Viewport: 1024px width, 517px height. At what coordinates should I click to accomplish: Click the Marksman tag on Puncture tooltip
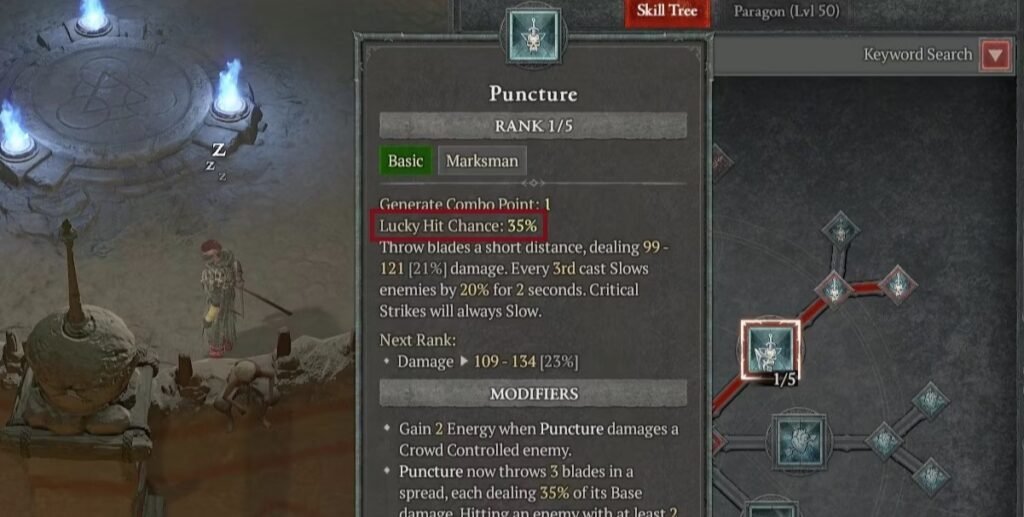[x=482, y=161]
